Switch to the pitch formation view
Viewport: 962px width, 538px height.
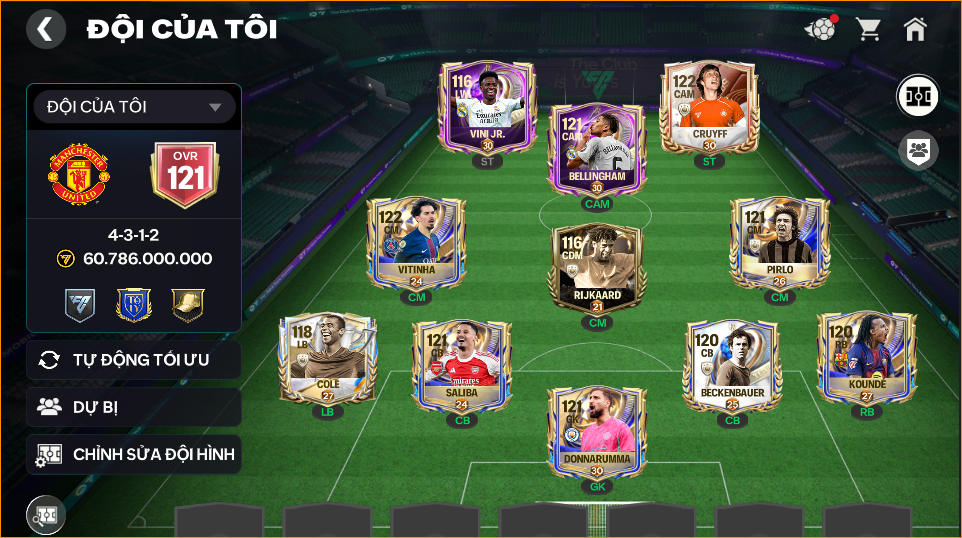[x=917, y=96]
